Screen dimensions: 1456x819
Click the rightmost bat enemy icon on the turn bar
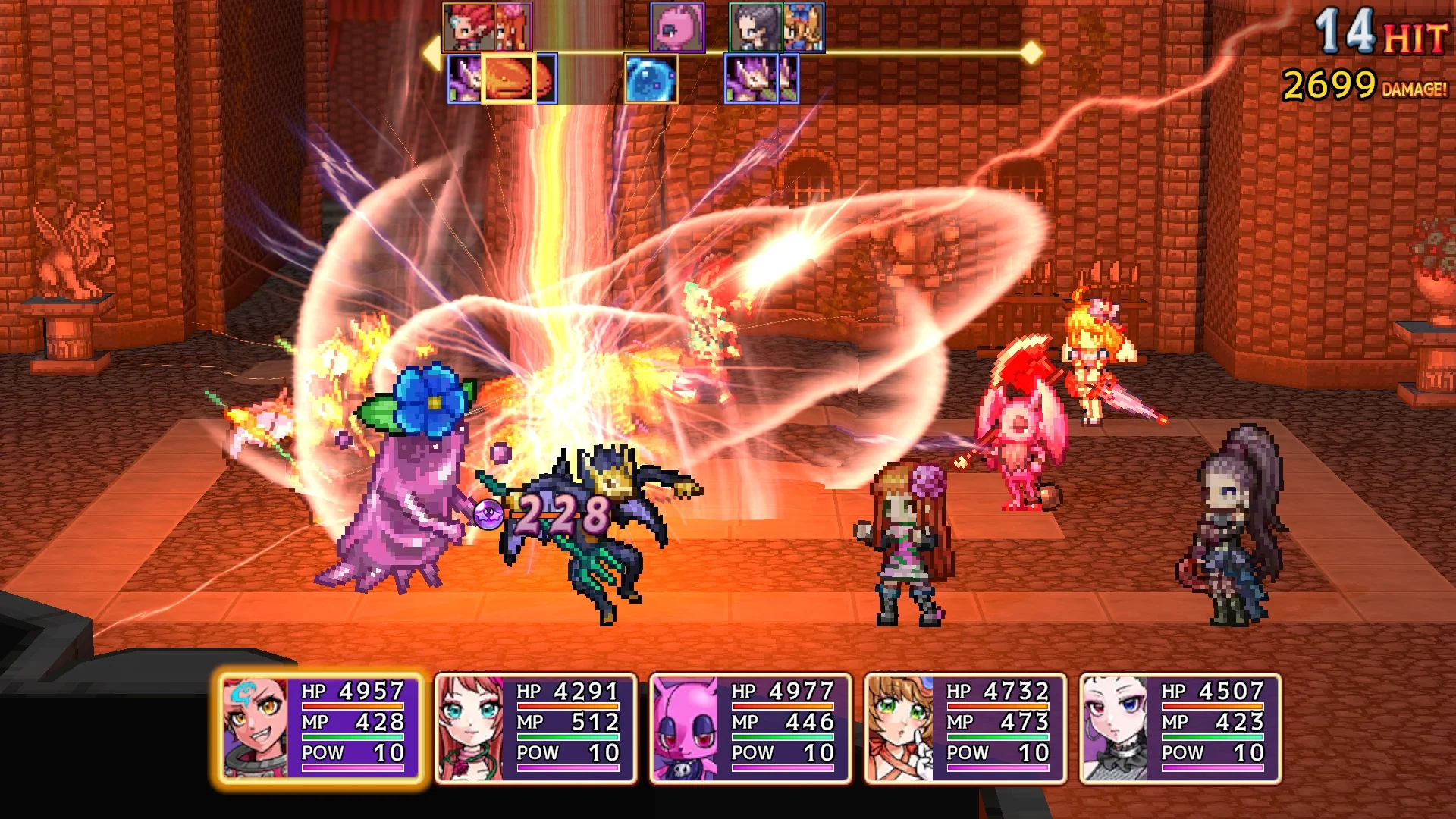pos(789,78)
